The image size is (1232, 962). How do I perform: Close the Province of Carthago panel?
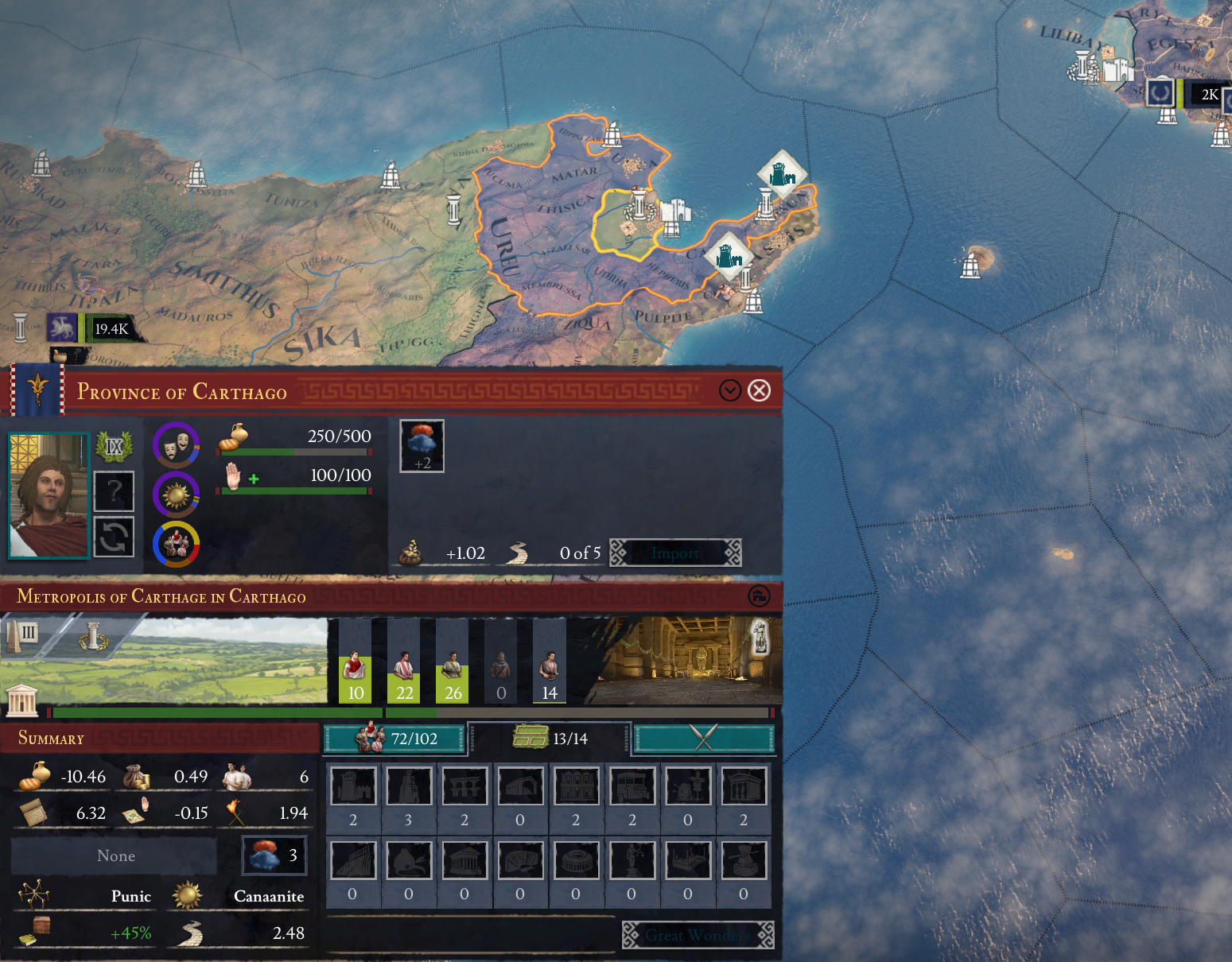pos(760,390)
